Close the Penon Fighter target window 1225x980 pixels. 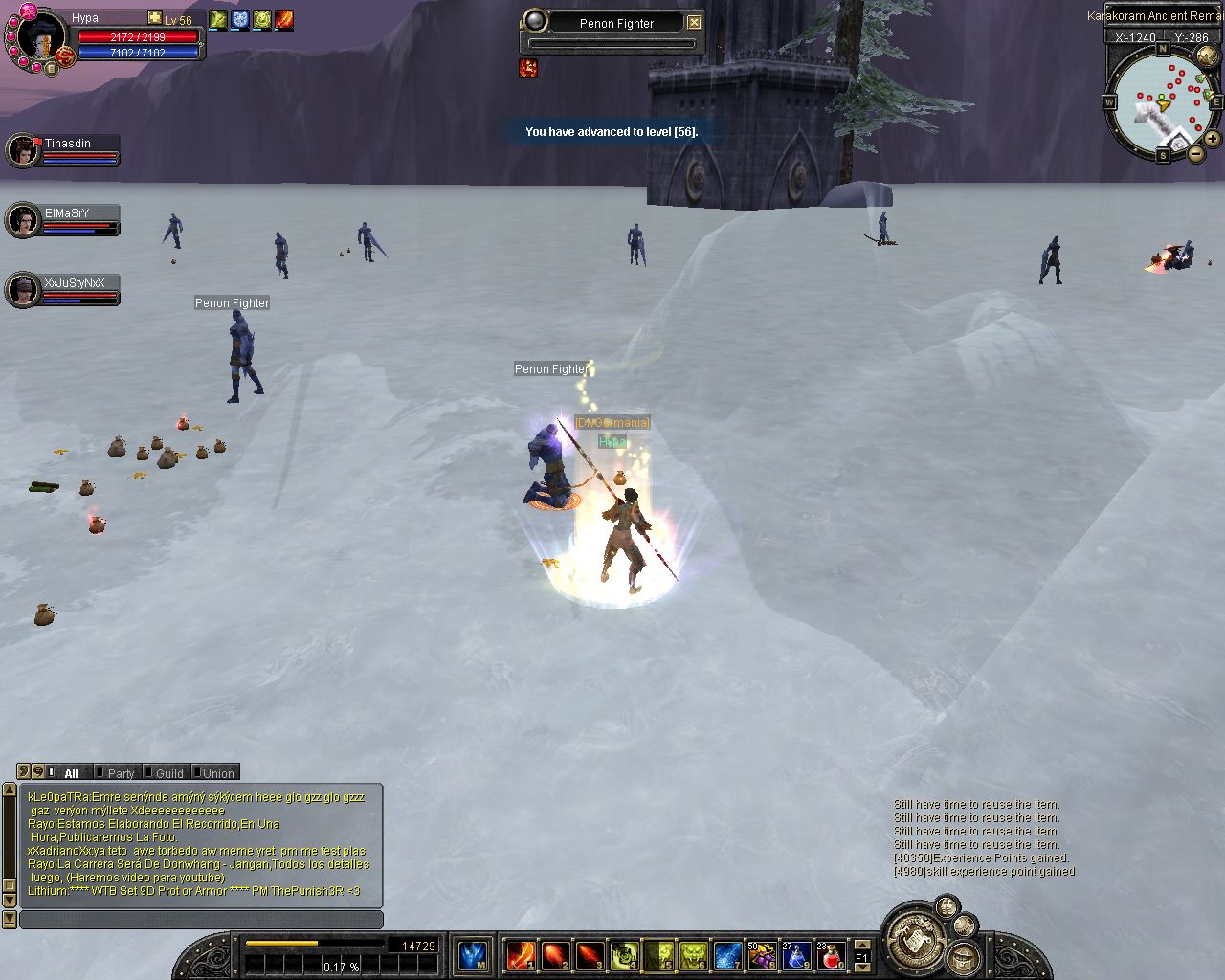[695, 23]
